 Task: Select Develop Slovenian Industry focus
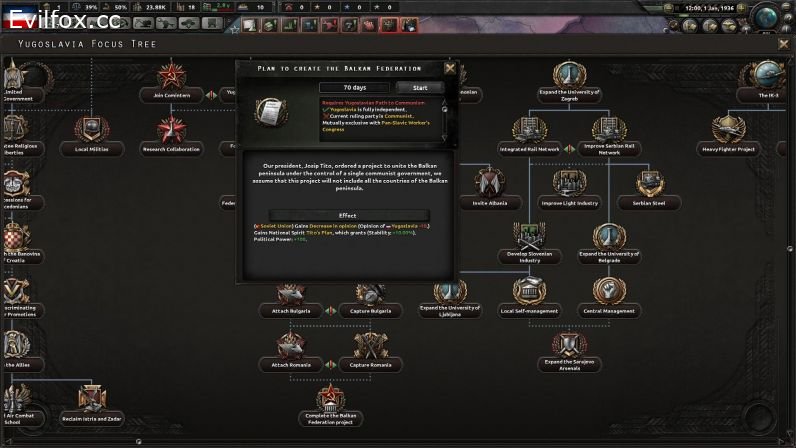click(530, 240)
